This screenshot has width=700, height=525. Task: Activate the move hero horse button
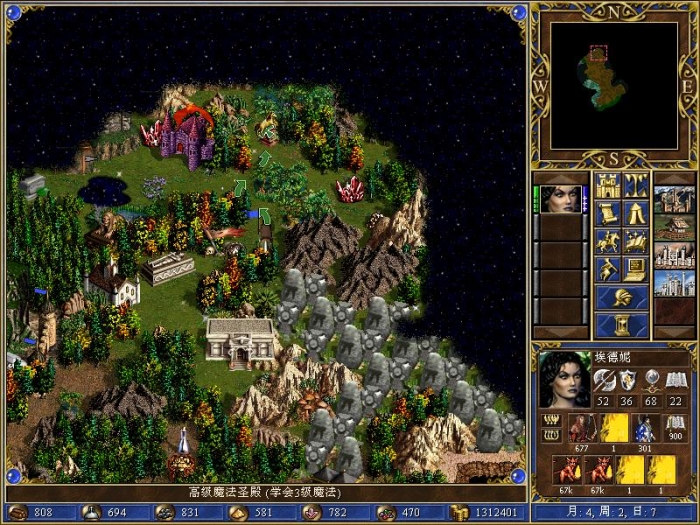click(x=607, y=241)
